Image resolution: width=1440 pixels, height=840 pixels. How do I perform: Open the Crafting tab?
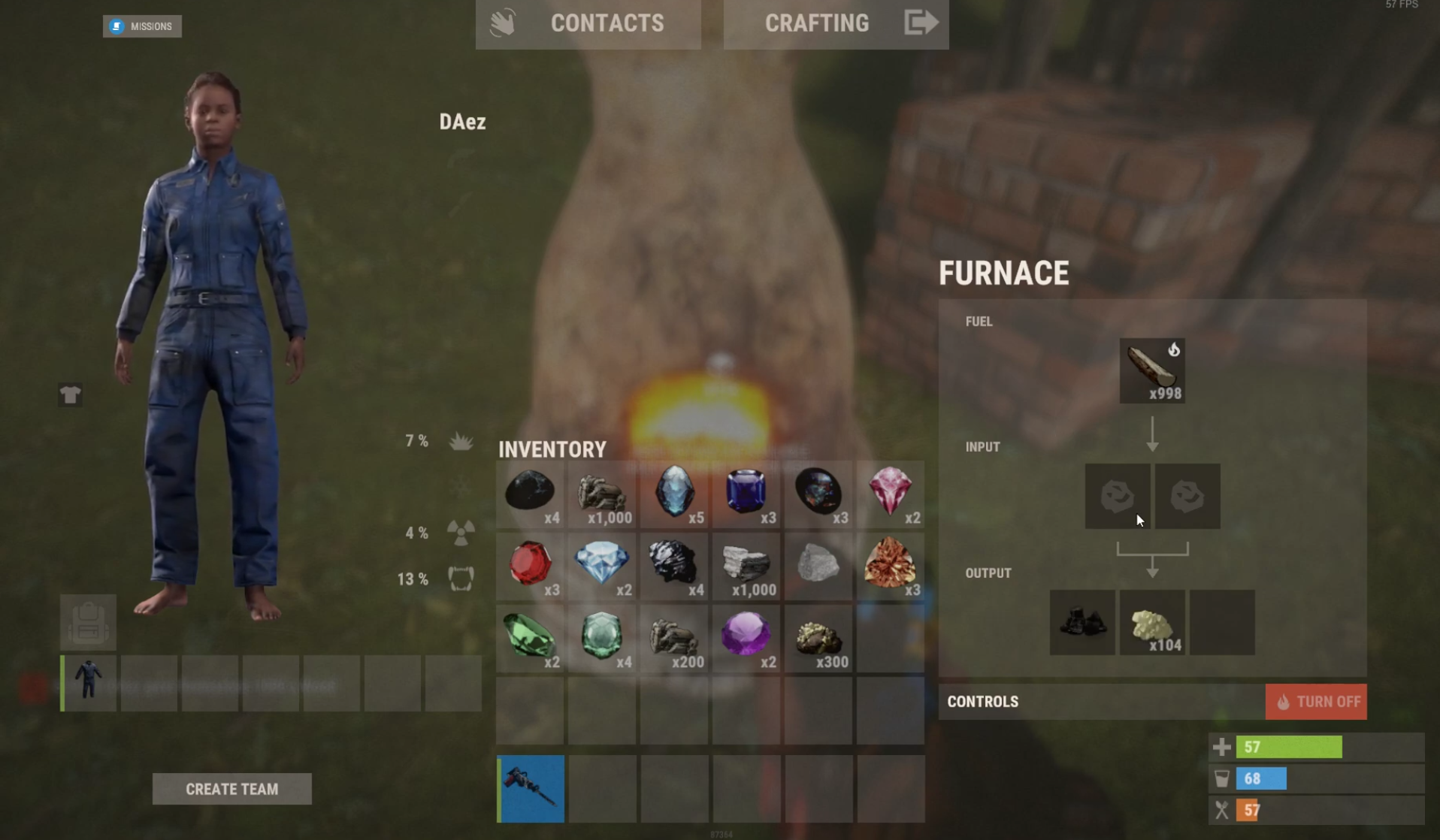click(x=816, y=23)
